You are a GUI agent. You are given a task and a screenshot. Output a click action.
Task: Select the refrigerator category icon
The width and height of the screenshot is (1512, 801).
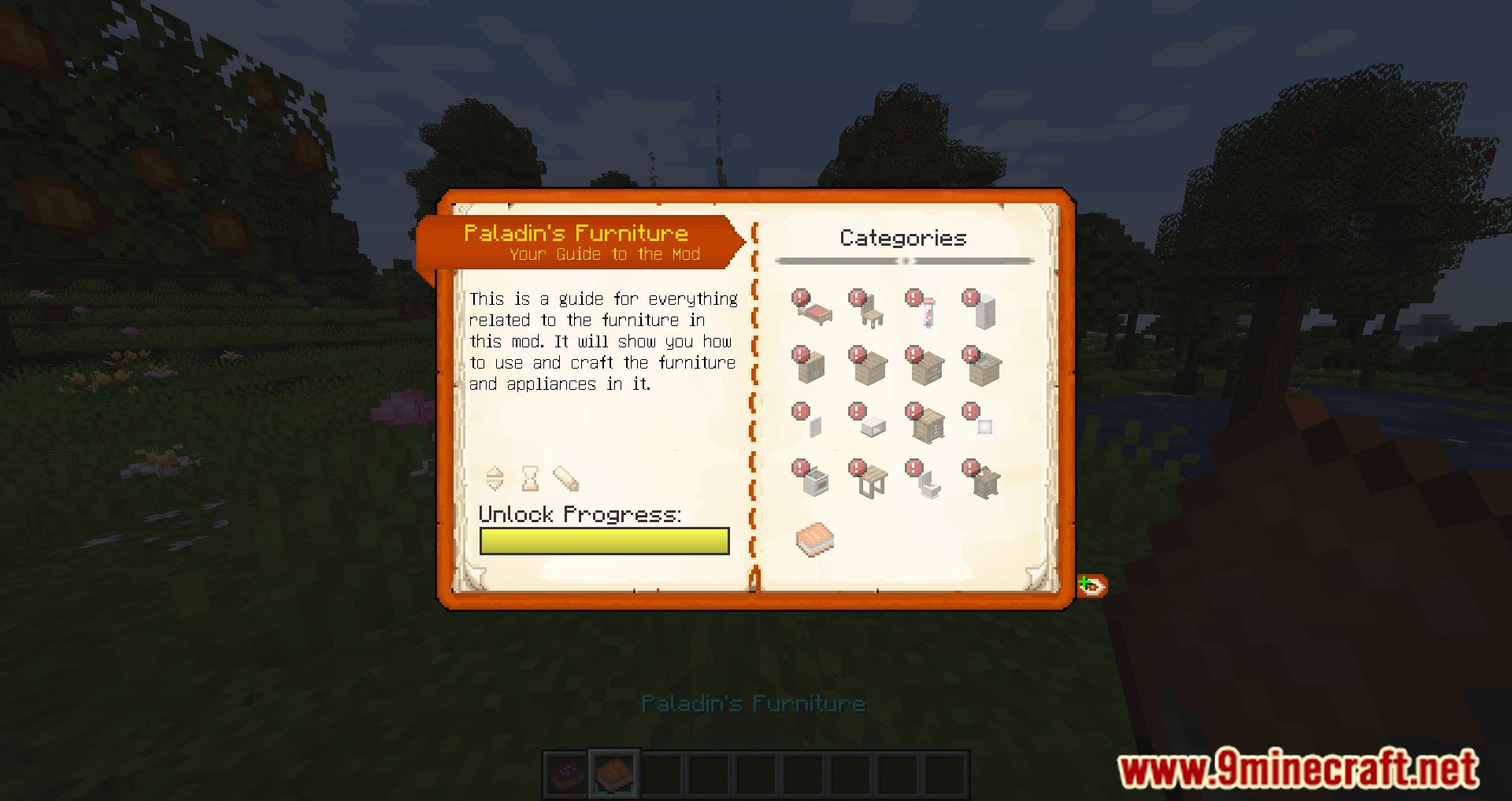click(x=984, y=310)
